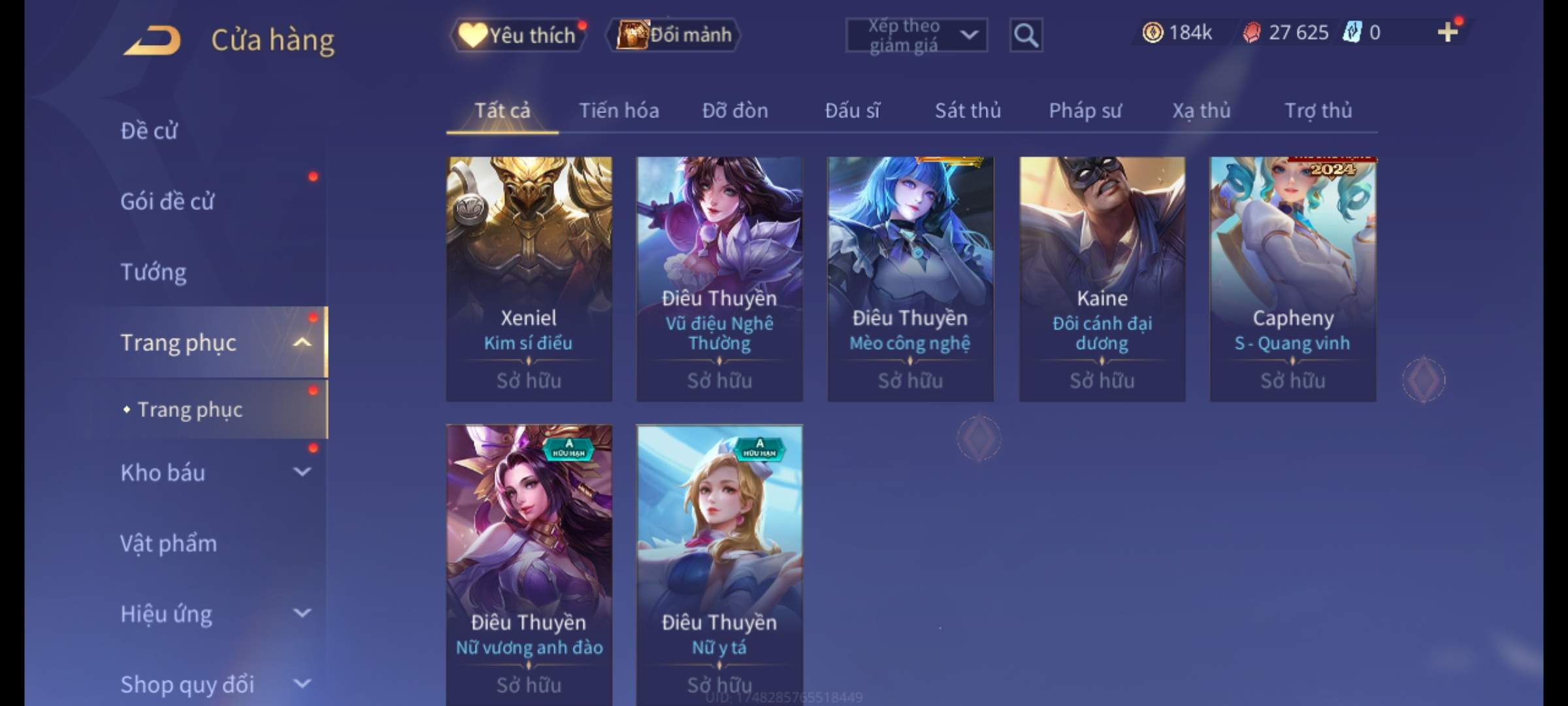
Task: Show the Sát thủ skins tab
Action: [x=968, y=110]
